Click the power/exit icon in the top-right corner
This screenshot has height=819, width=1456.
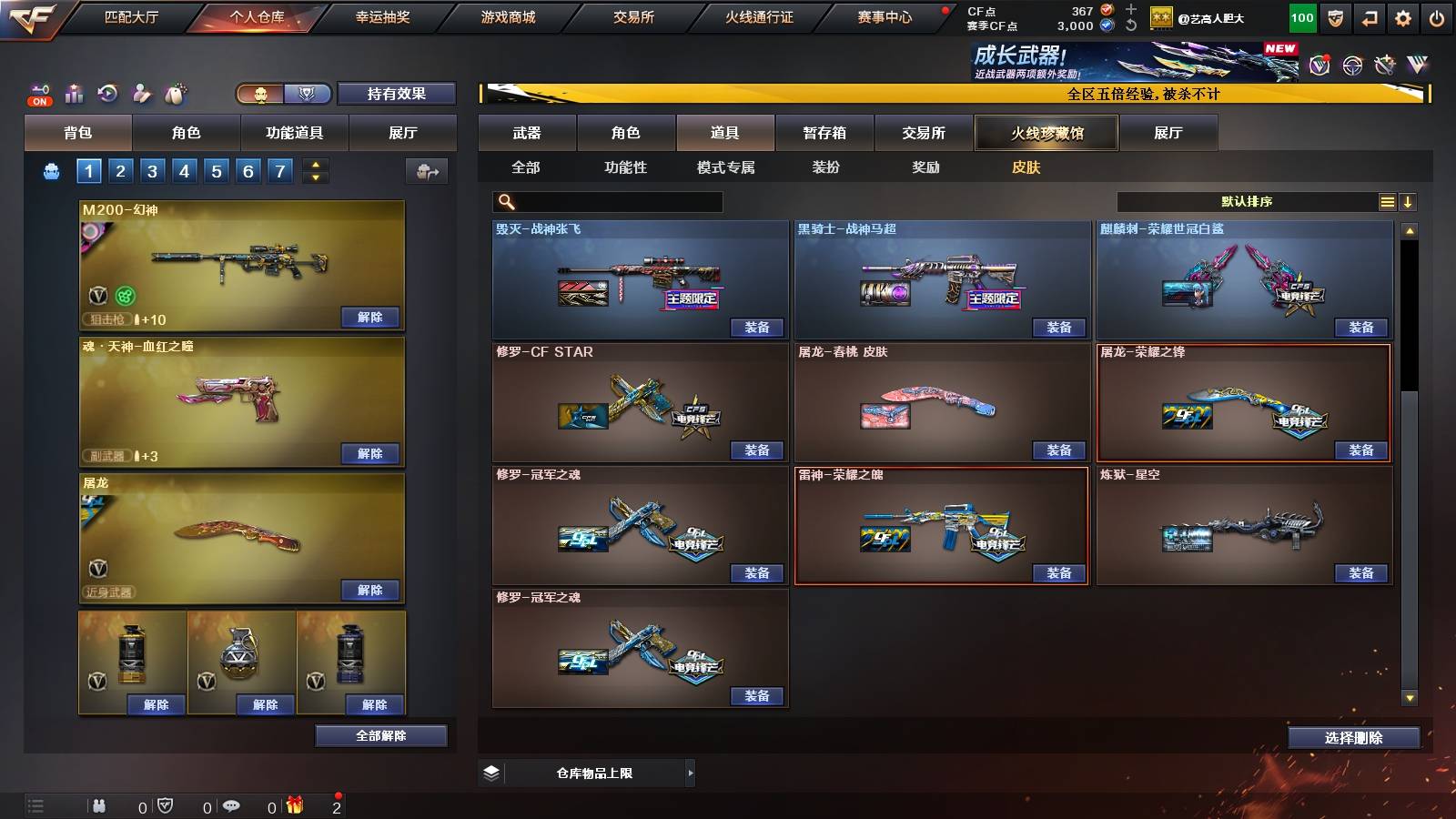tap(1436, 17)
